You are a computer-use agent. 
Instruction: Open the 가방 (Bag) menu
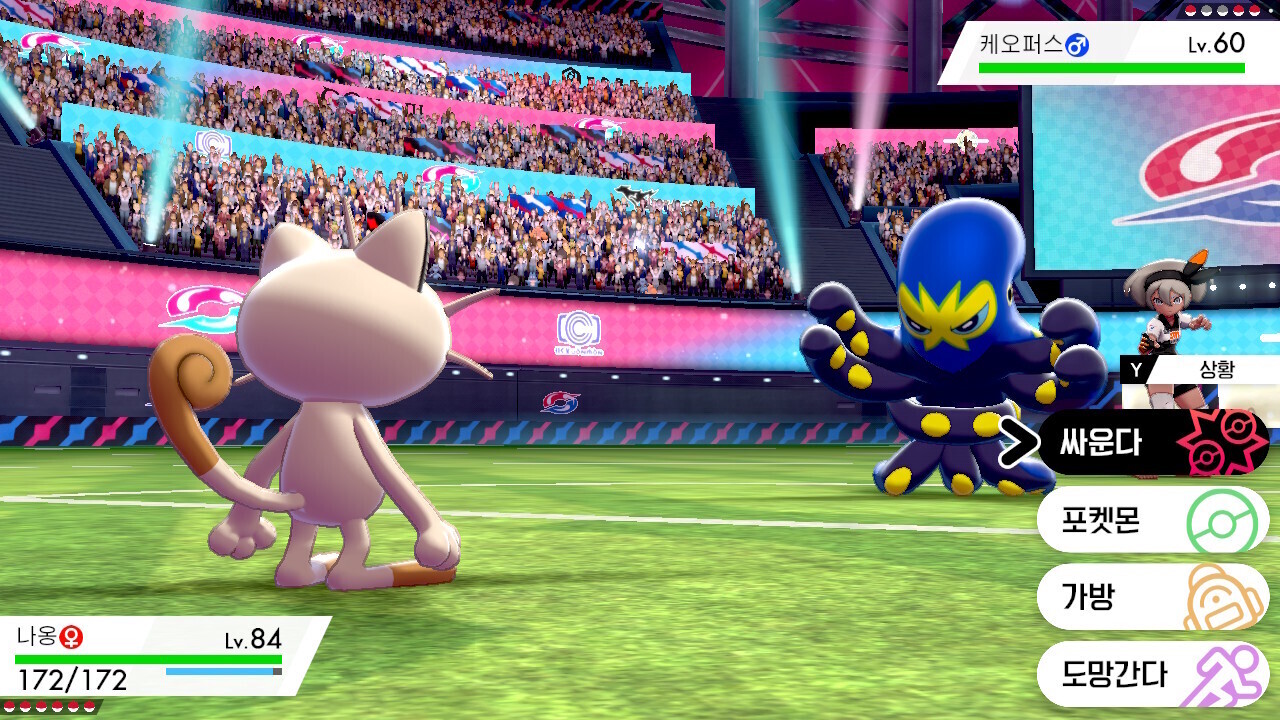tap(1150, 596)
